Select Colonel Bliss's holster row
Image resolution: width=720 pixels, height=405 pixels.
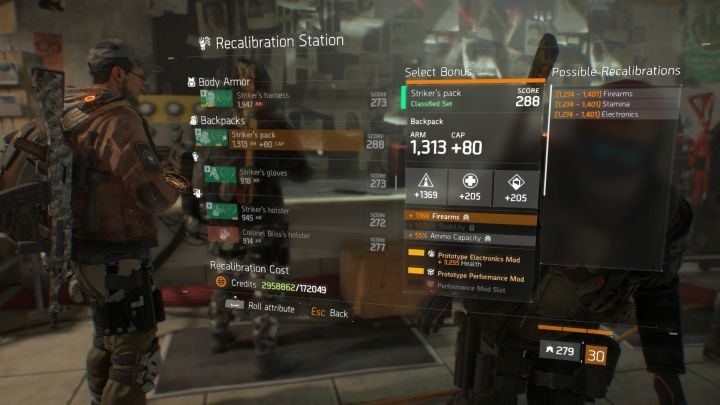pos(290,237)
